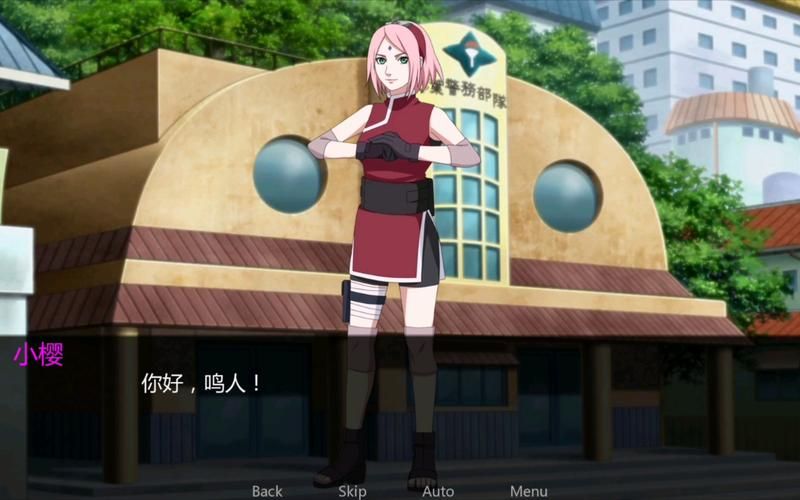Image resolution: width=800 pixels, height=500 pixels.
Task: Go Back to the previous dialogue line
Action: click(267, 491)
